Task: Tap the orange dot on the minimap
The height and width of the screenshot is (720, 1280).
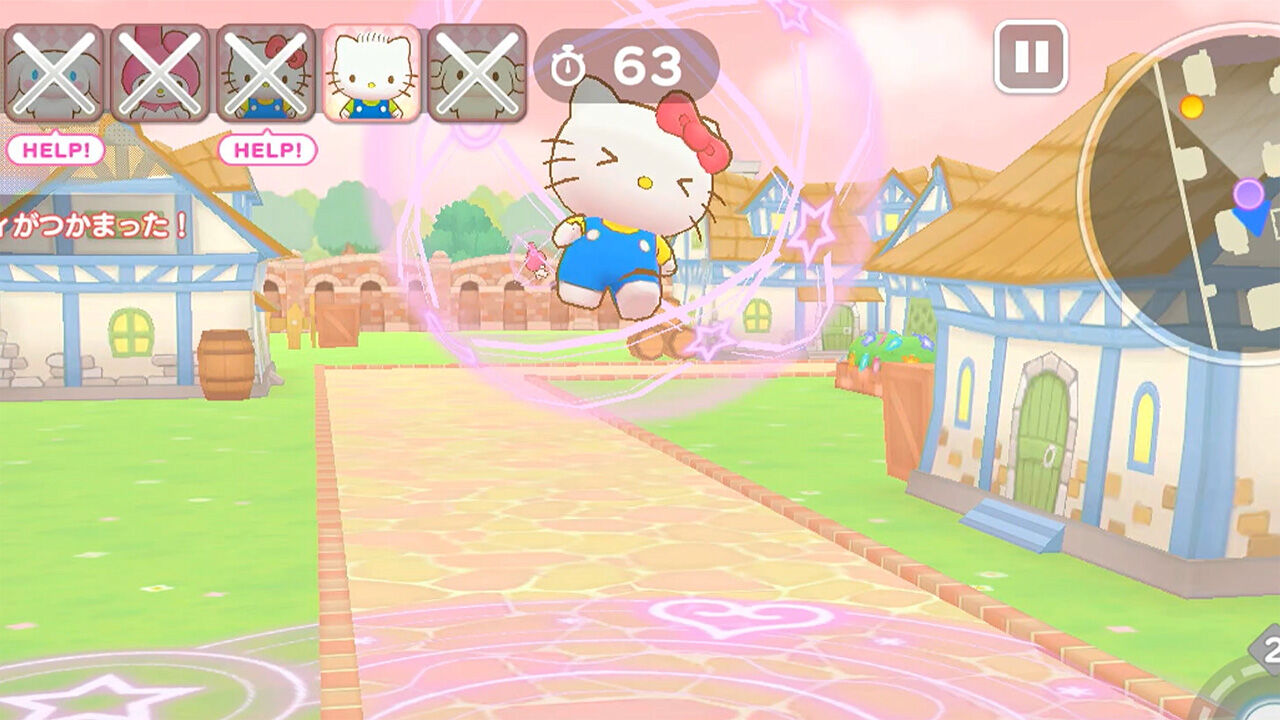Action: coord(1191,107)
